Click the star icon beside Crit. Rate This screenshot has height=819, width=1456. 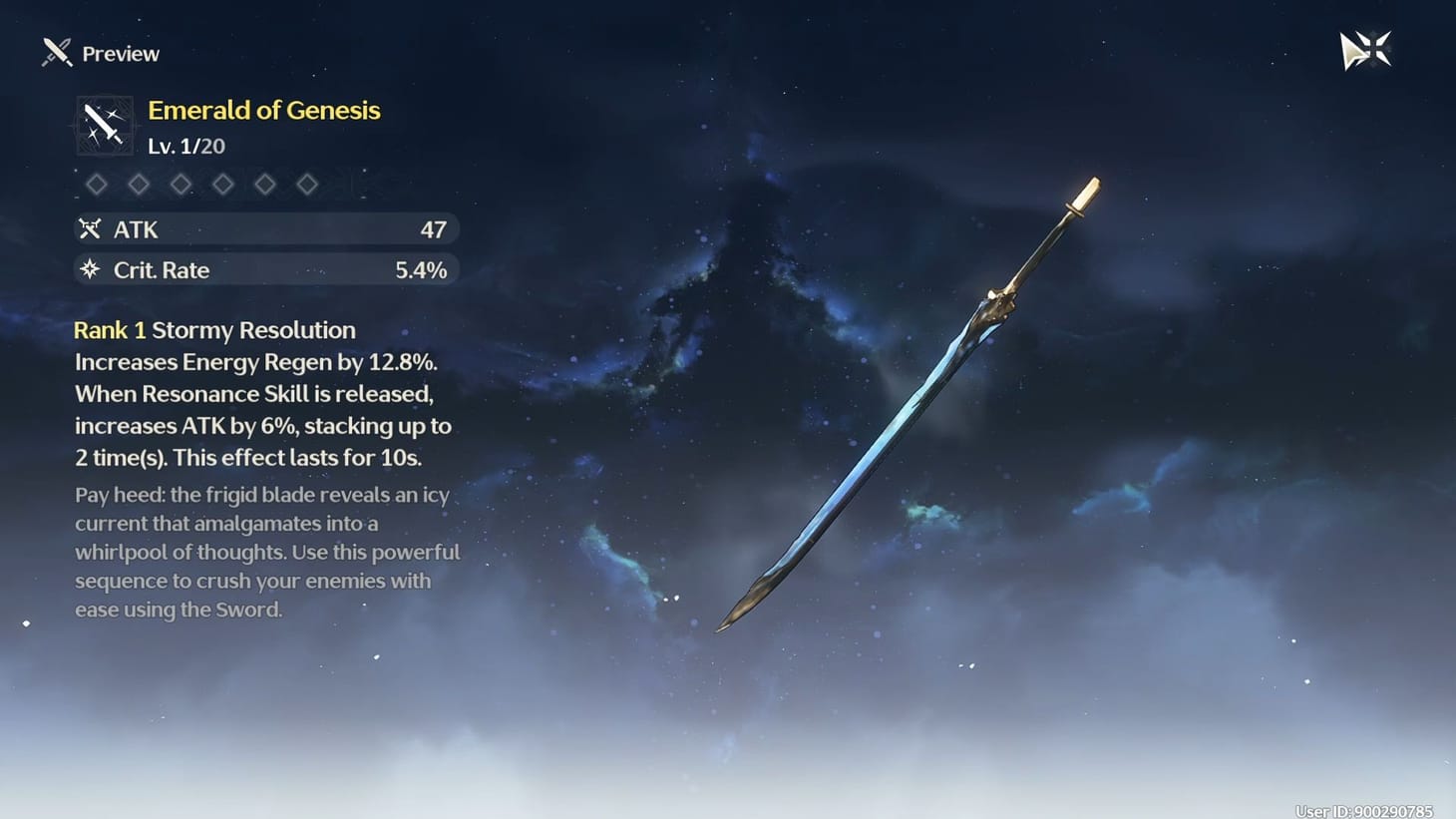pos(91,269)
